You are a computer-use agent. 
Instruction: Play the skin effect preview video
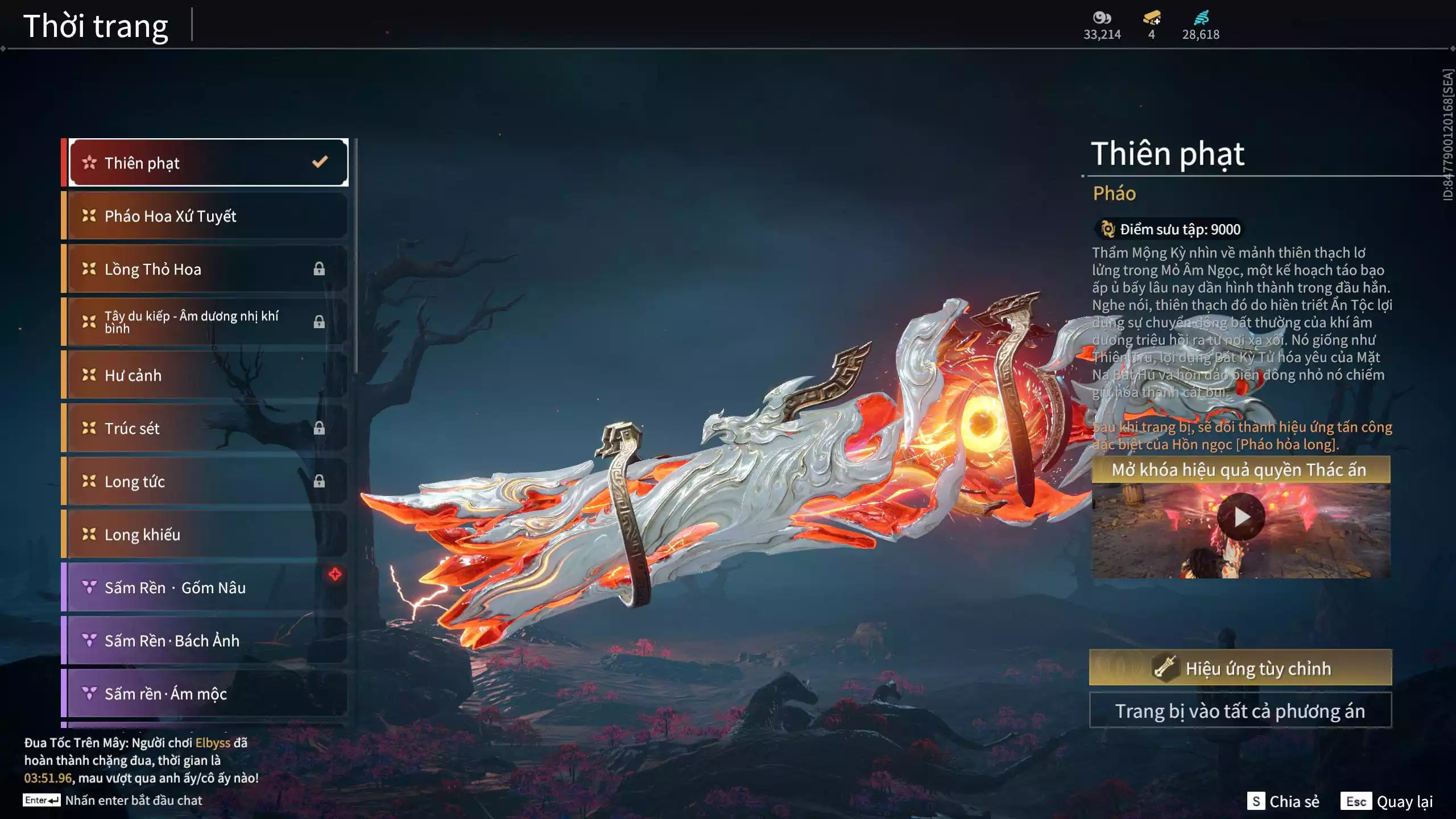[x=1241, y=517]
